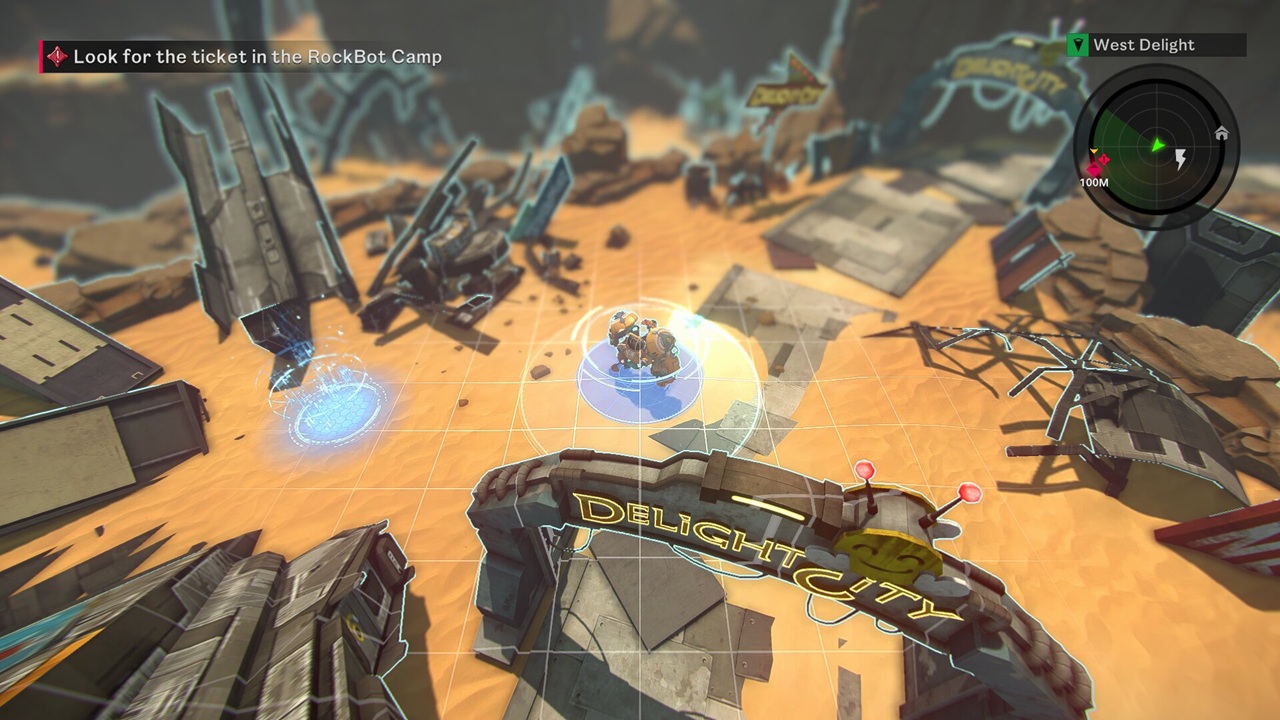Select the large pink 100M waypoint marker
Viewport: 1280px width, 720px height.
1093,168
